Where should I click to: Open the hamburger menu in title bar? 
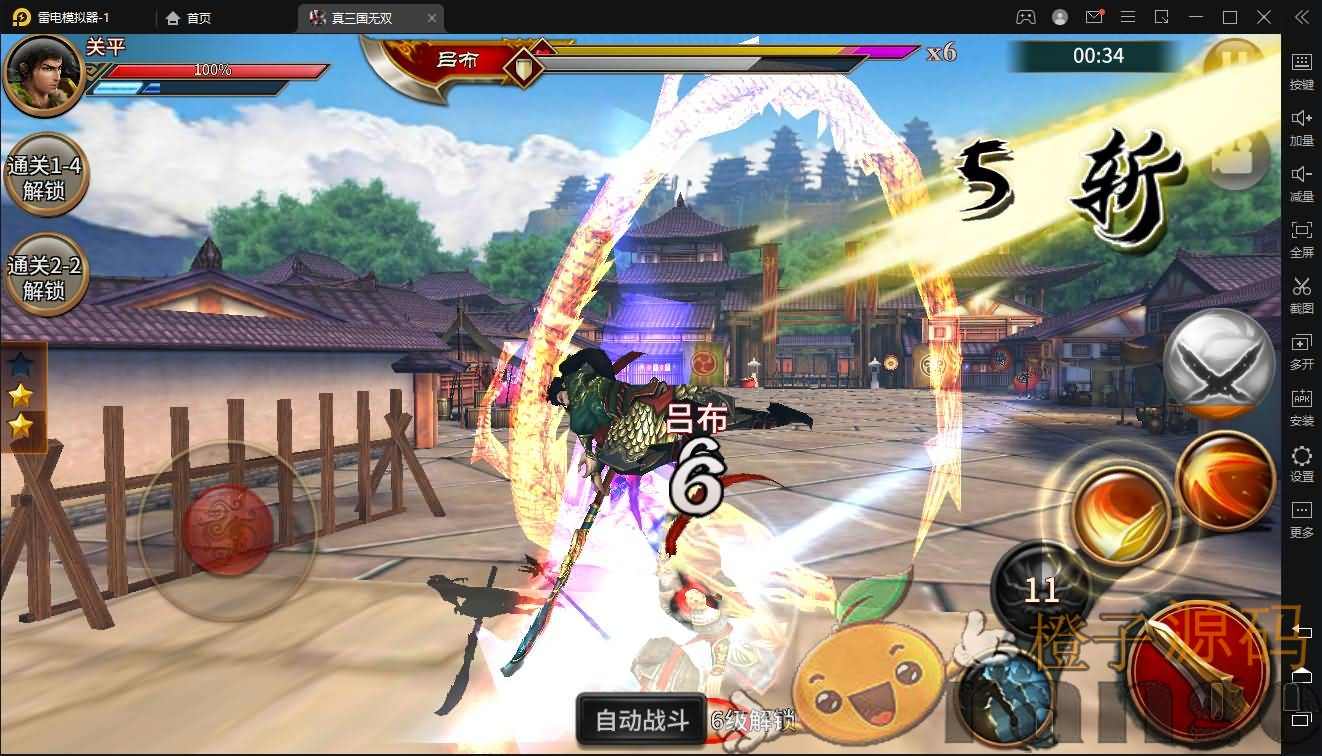tap(1126, 17)
